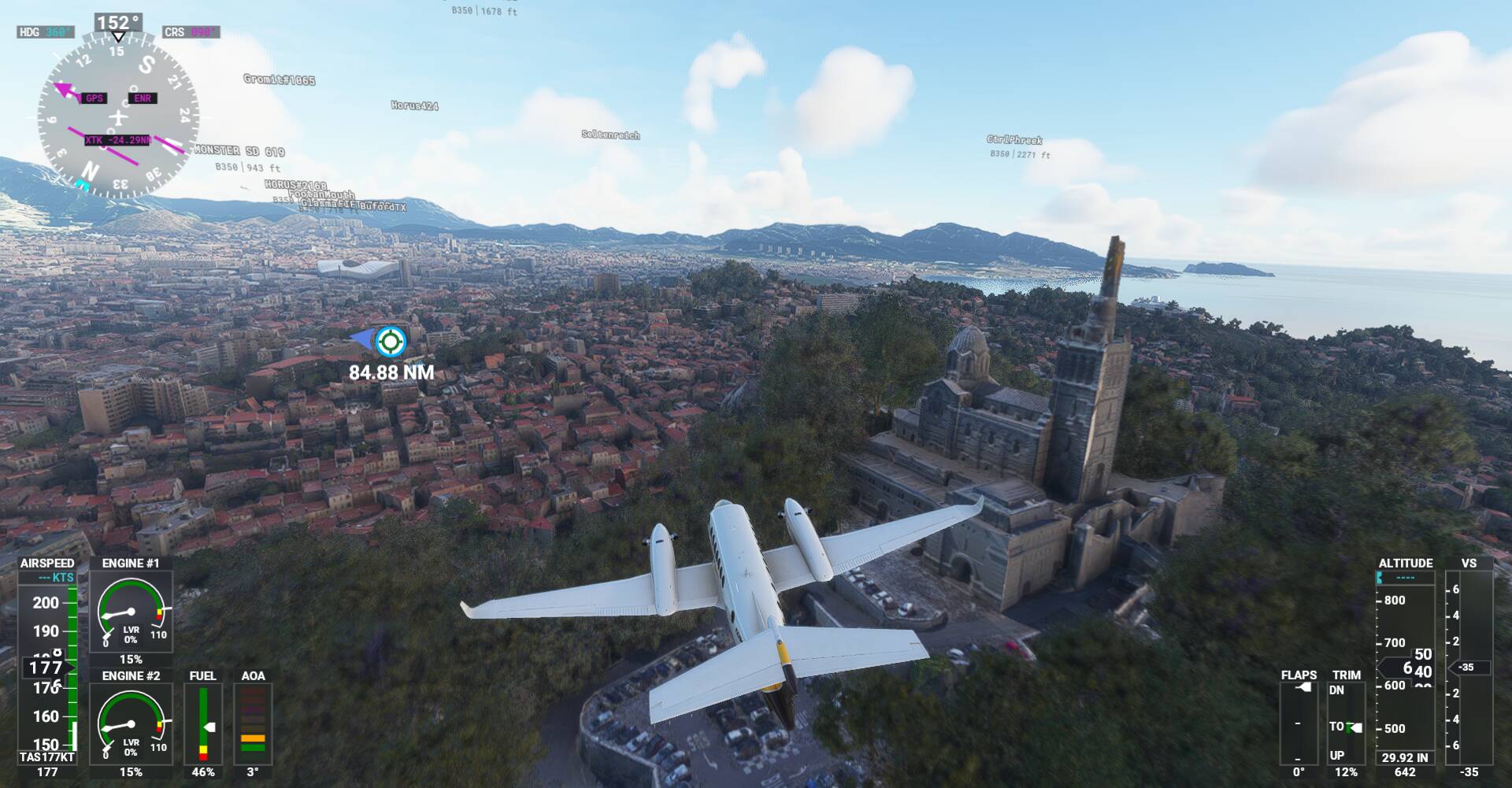Click the heading compass dial
This screenshot has height=788, width=1512.
point(118,118)
